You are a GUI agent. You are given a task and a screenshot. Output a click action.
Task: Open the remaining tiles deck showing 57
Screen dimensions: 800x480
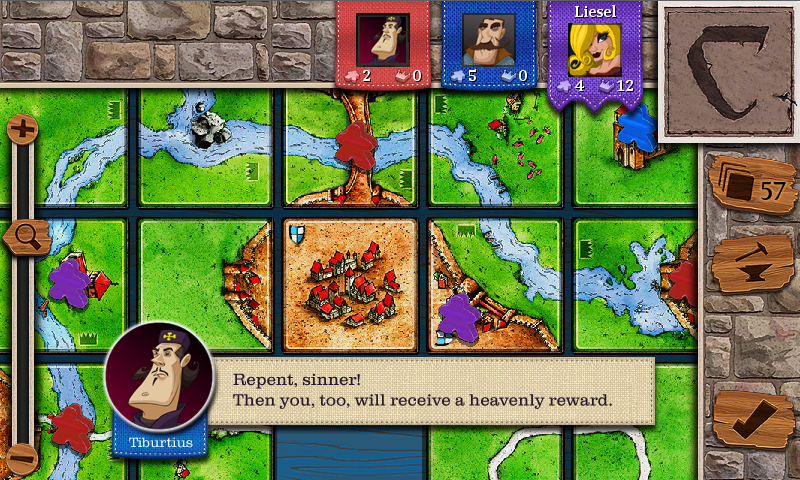click(752, 186)
